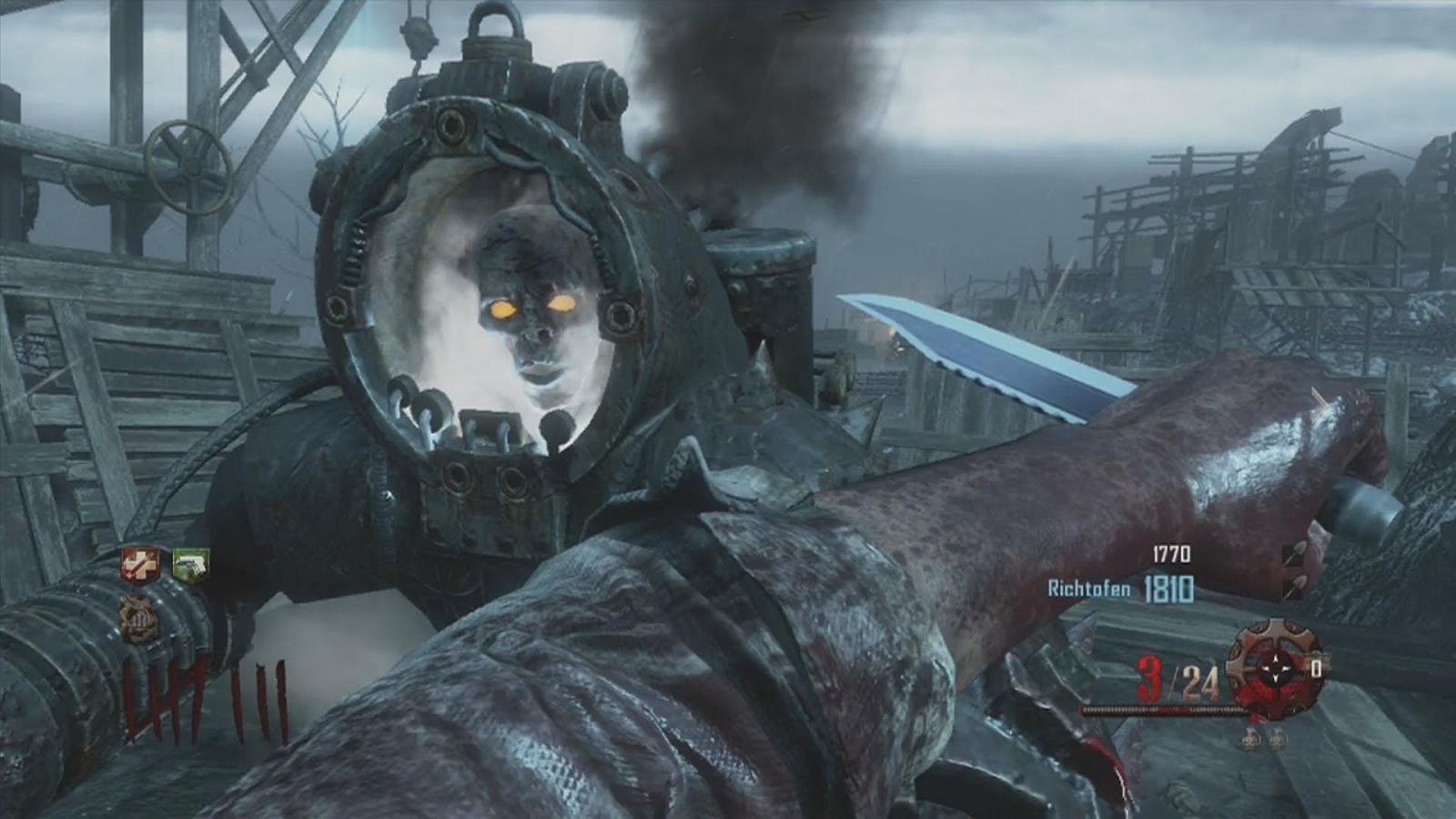This screenshot has height=819, width=1456.
Task: Click the green Mule Kick perk icon
Action: tap(189, 564)
